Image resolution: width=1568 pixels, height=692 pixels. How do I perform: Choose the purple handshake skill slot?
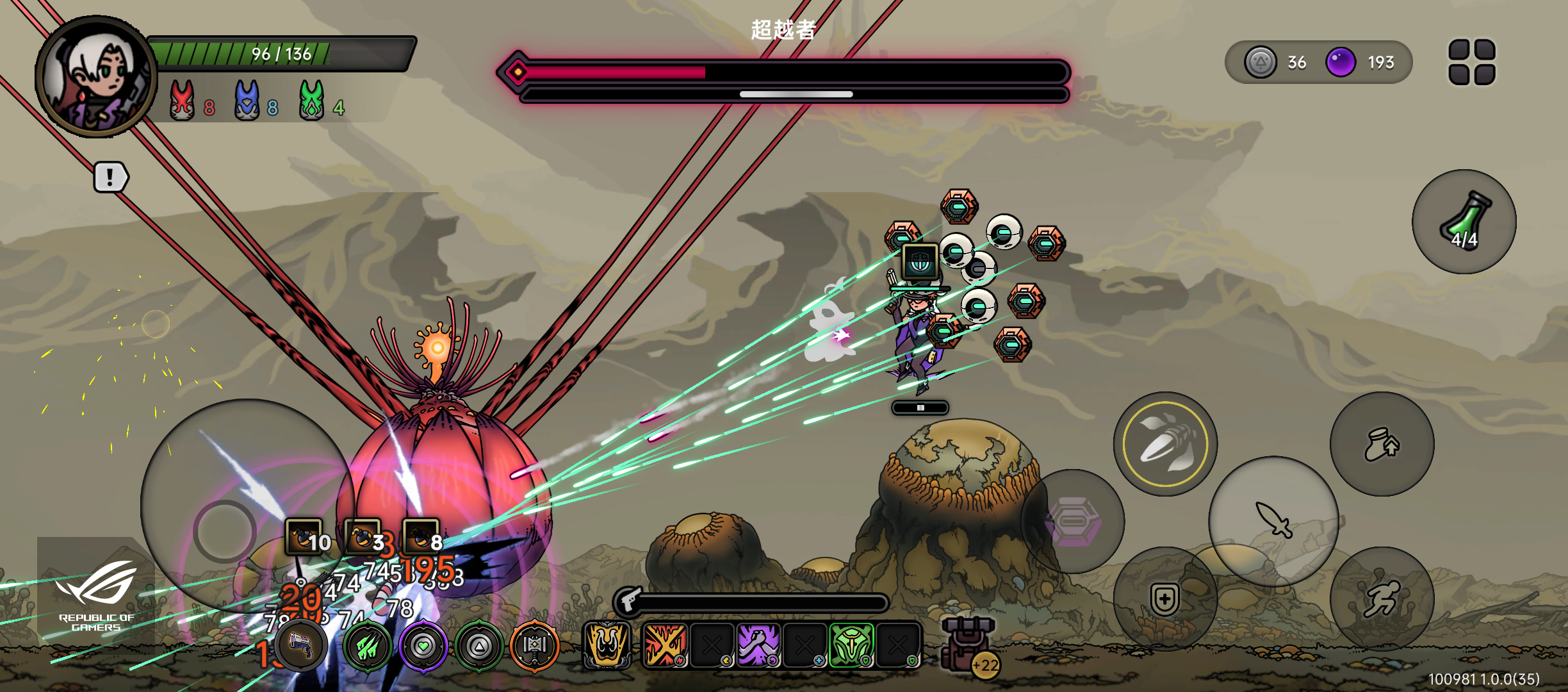tap(758, 645)
